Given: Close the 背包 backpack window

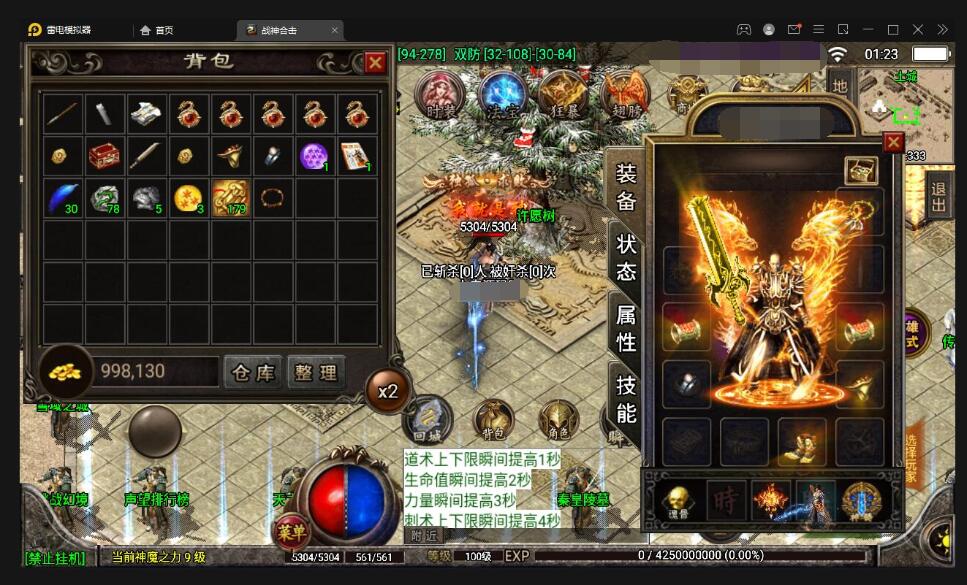Looking at the screenshot, I should tap(375, 63).
